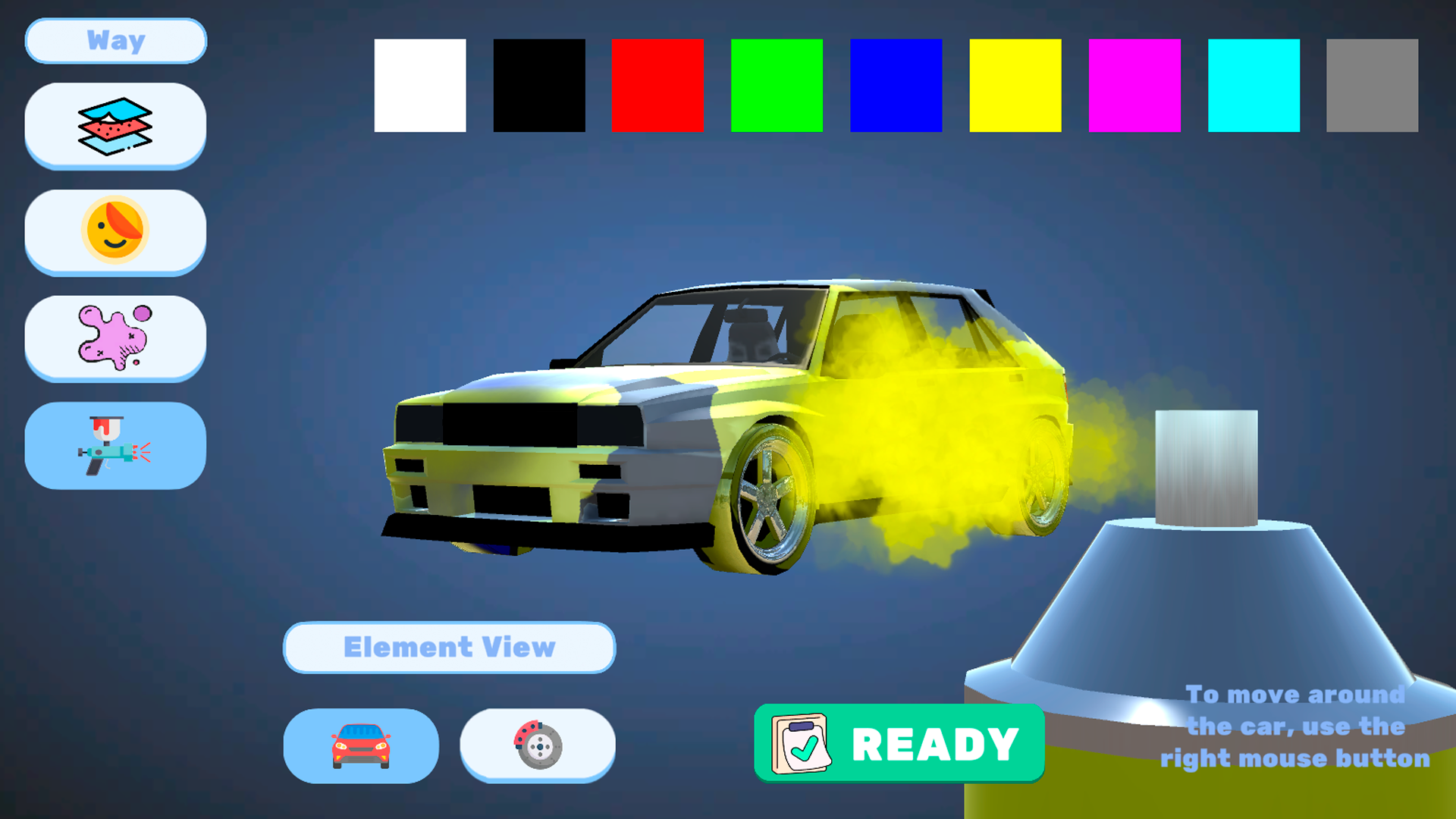The image size is (1456, 819).
Task: Toggle the car body paint mode
Action: 361,745
